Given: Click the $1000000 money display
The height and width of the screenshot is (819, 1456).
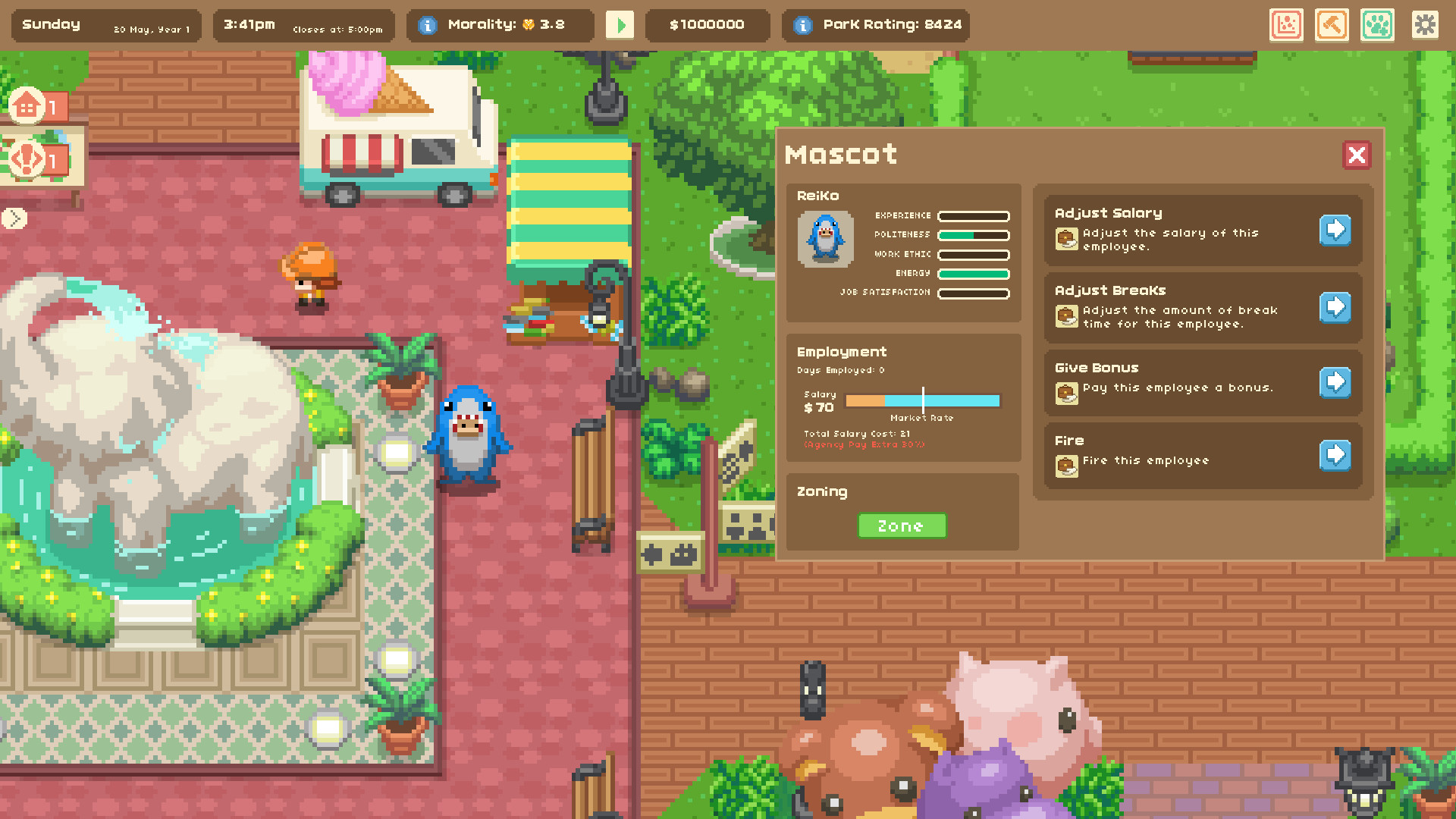Looking at the screenshot, I should 708,24.
